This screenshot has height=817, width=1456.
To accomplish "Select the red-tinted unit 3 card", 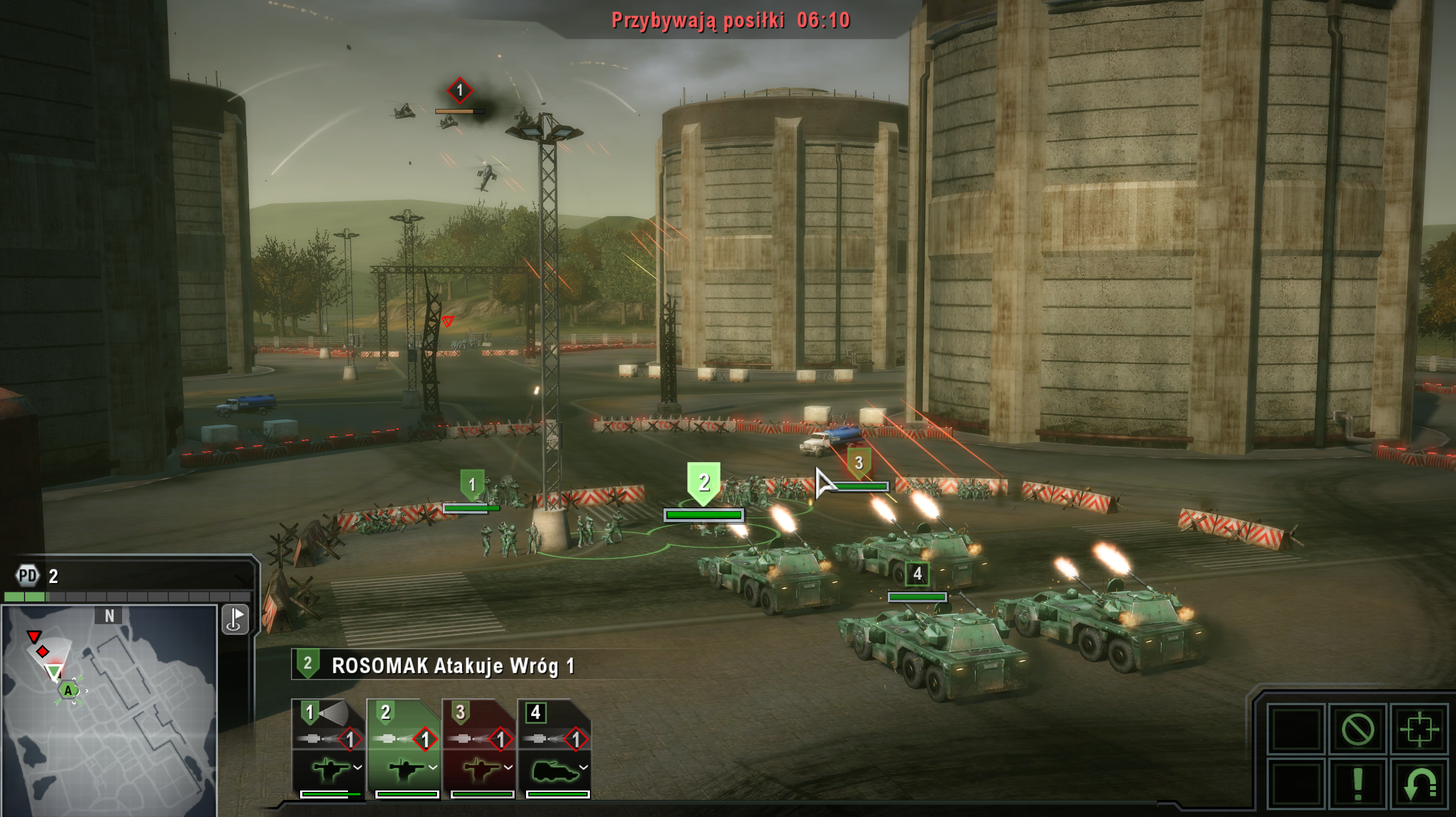I will (479, 747).
